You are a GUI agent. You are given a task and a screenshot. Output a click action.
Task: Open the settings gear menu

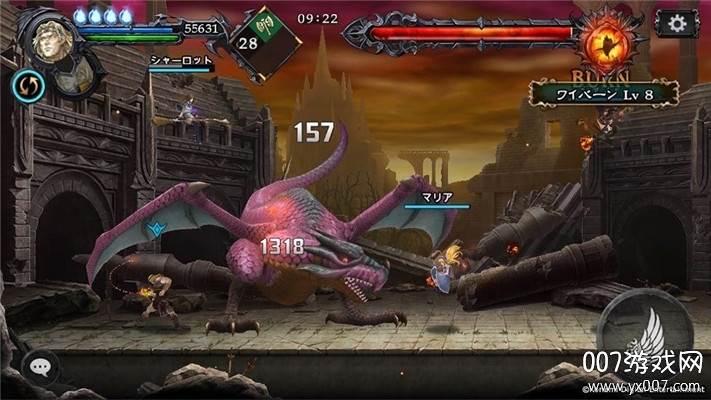coord(677,23)
